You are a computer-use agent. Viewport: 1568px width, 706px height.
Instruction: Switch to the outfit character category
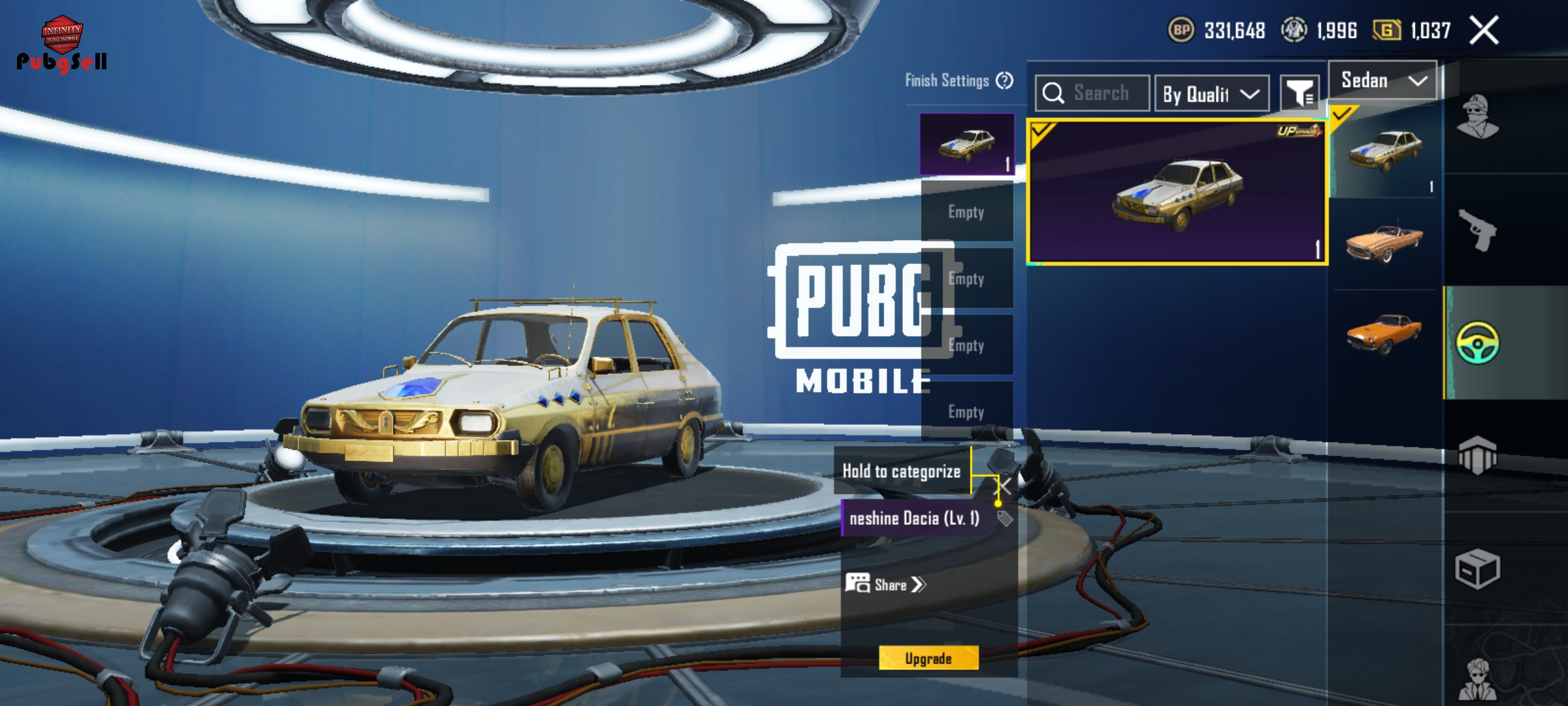[1478, 118]
